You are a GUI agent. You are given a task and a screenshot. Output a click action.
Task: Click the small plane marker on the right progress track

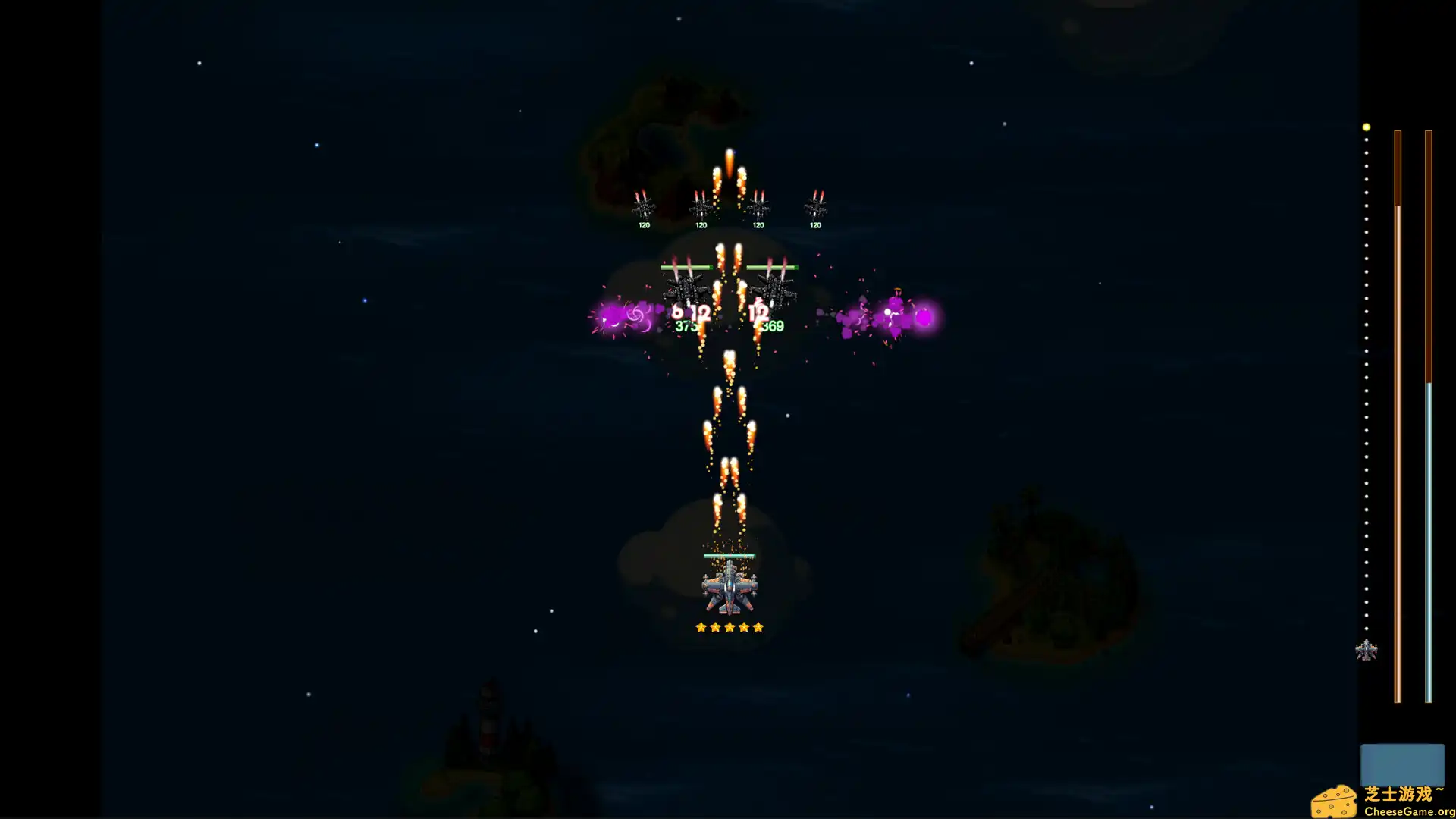pos(1367,649)
